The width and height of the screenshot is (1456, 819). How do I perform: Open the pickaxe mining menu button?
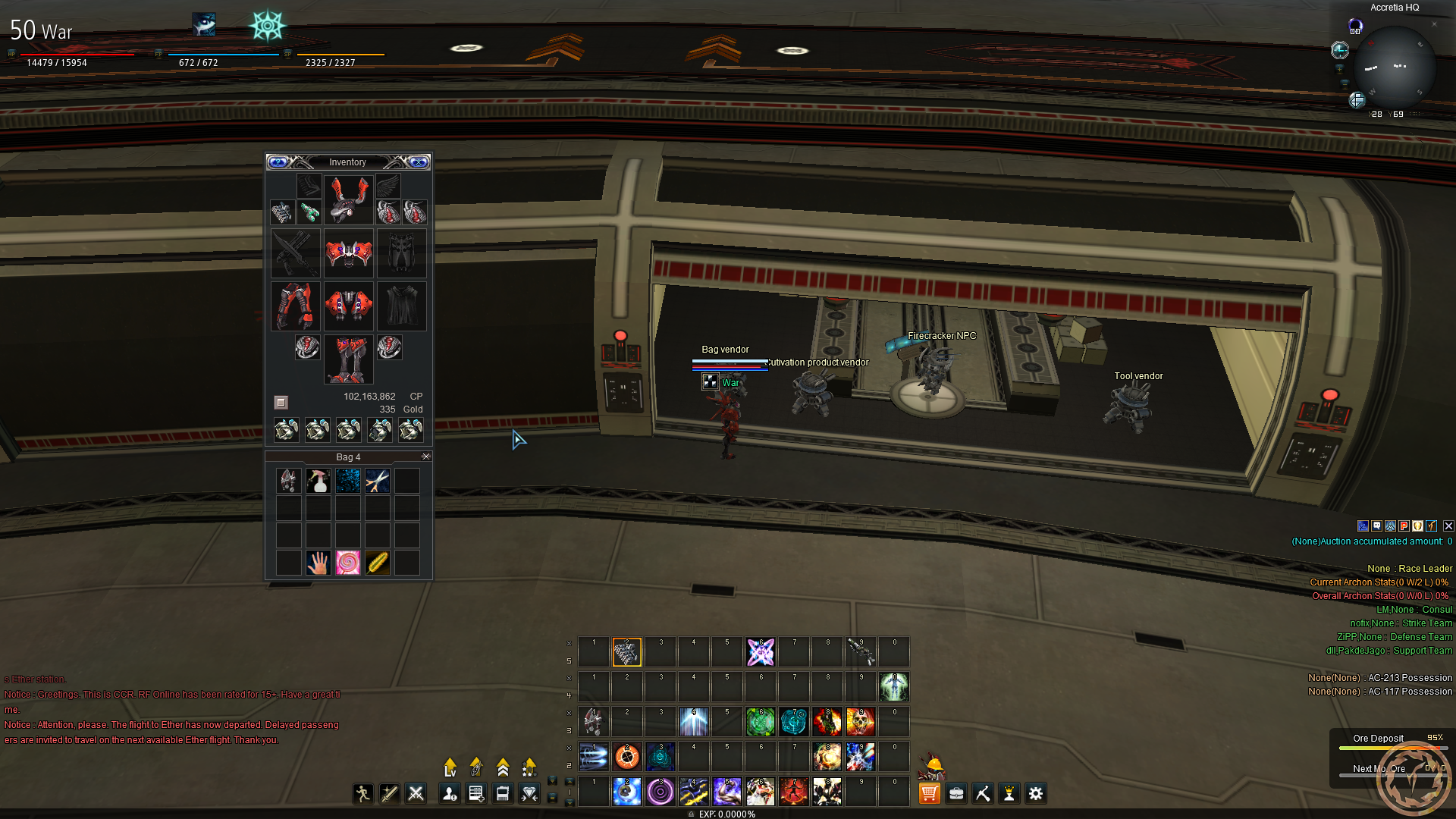point(983,793)
